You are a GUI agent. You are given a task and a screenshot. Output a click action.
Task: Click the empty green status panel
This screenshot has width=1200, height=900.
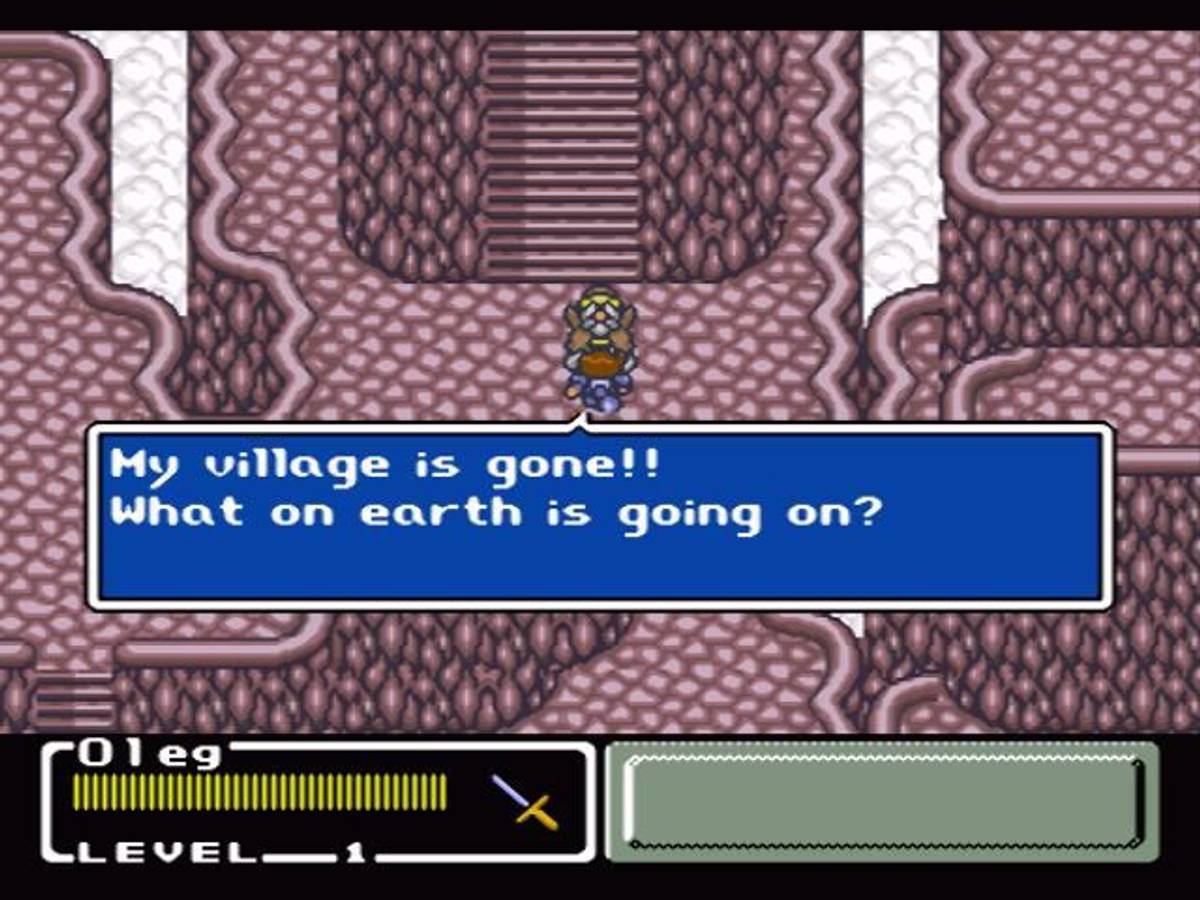tap(882, 802)
